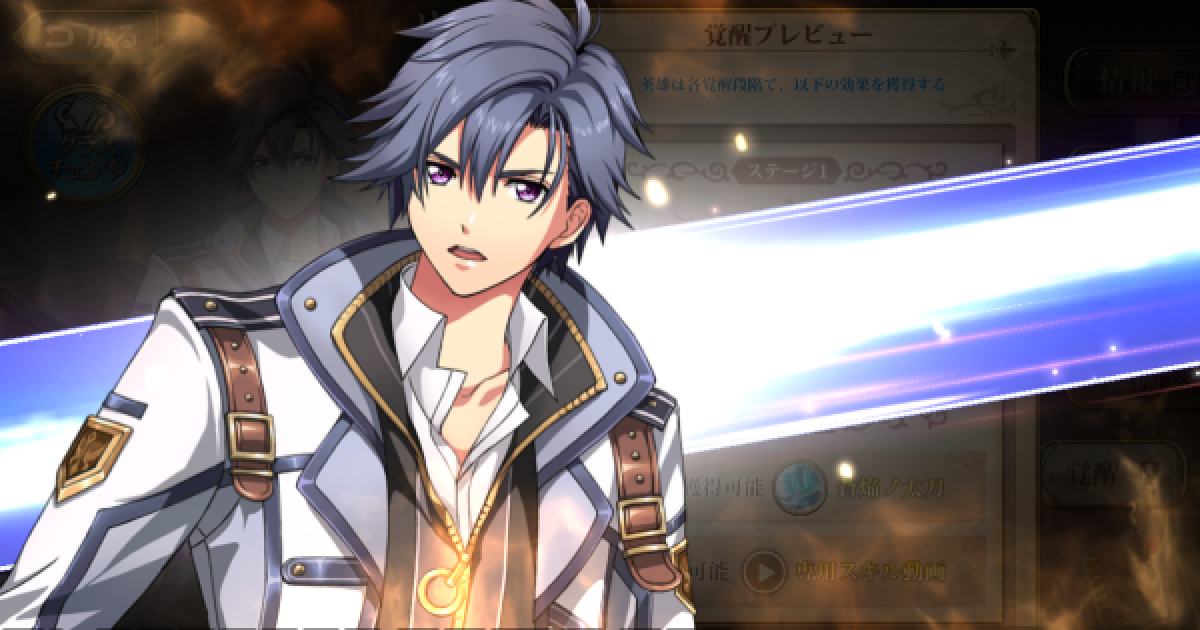
Task: Open the 情報一覧 information list
Action: coord(1130,80)
